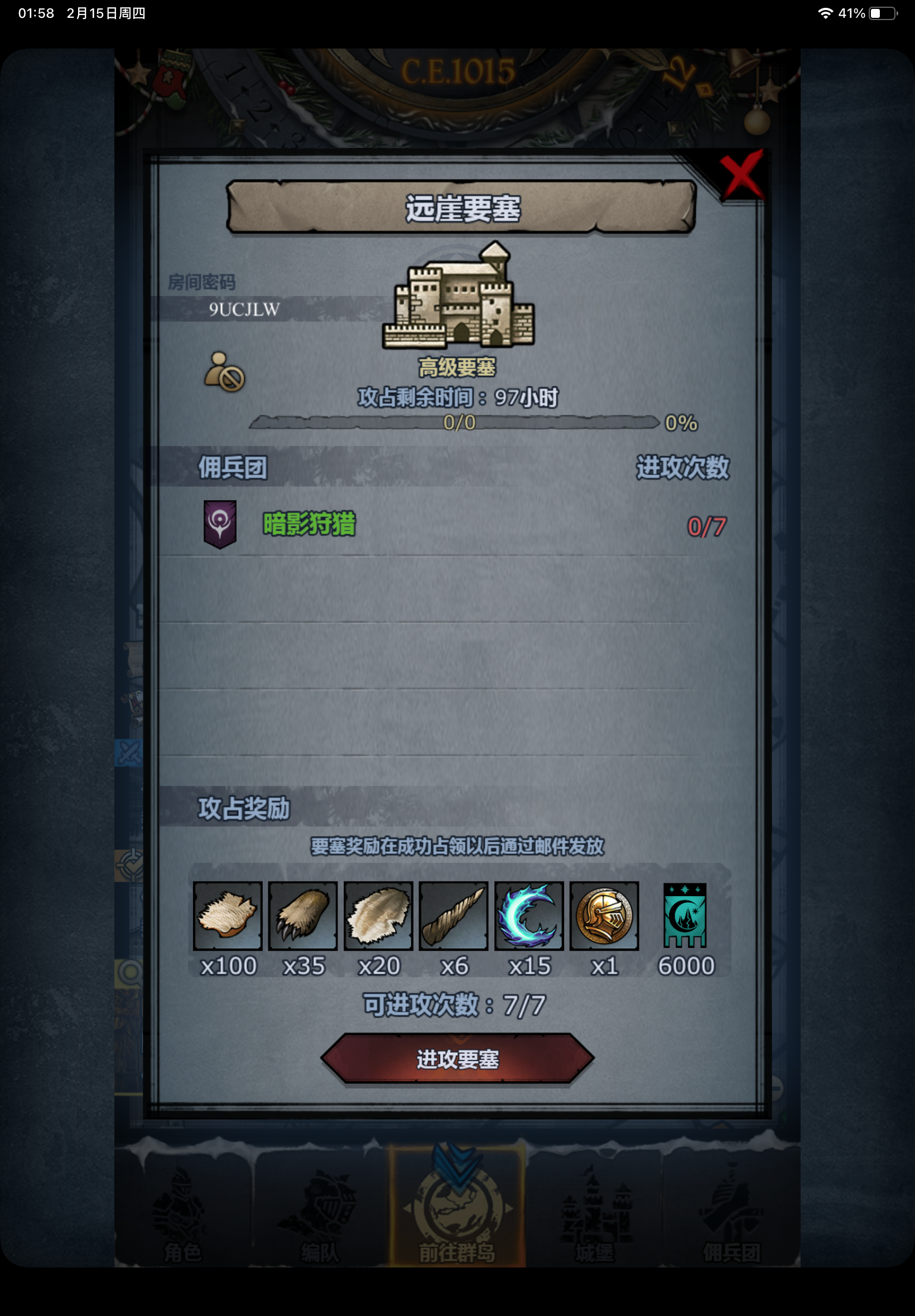Expand the 进攻次数 column header

[x=682, y=466]
